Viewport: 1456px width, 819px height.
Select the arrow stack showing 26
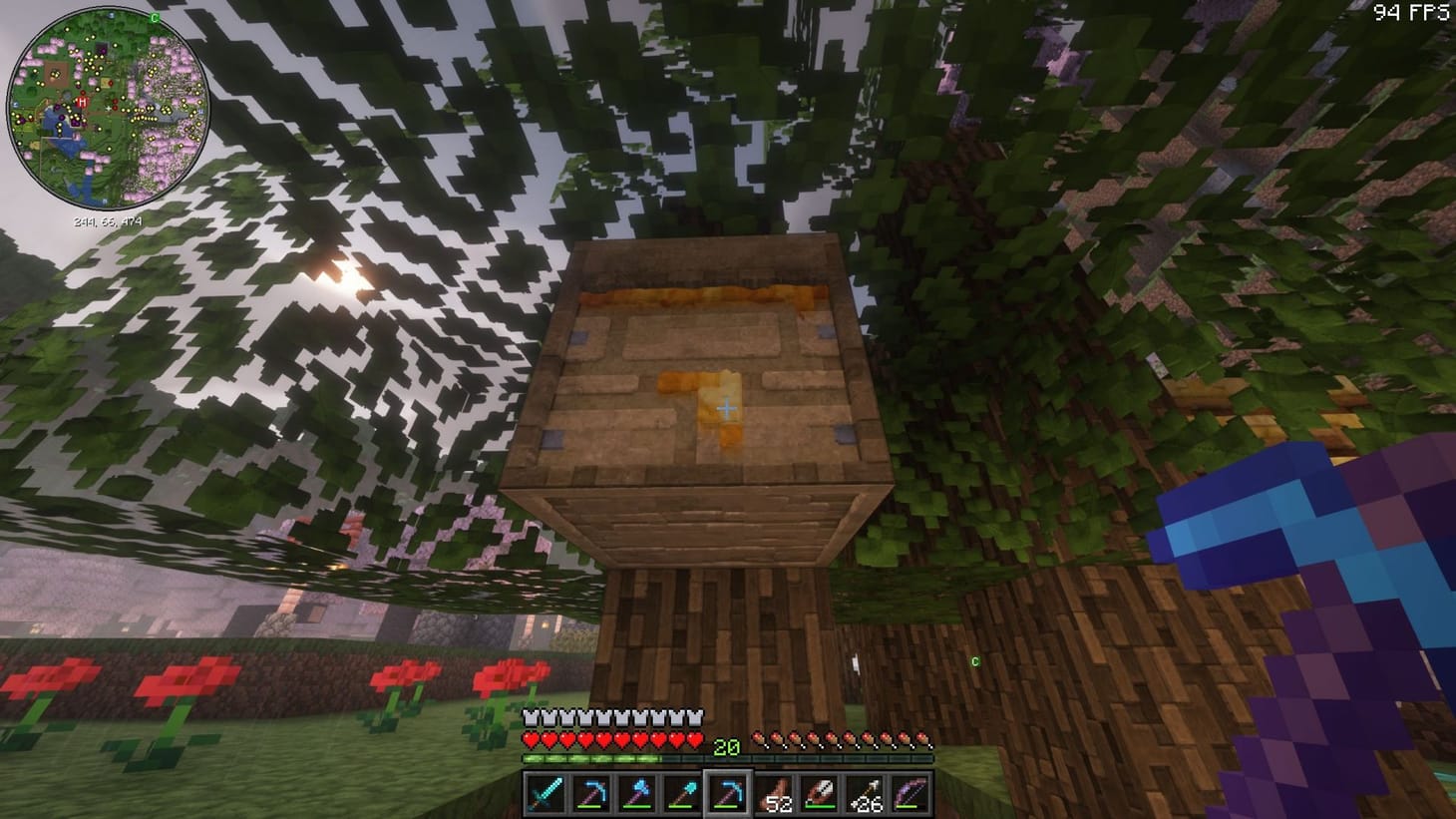click(x=867, y=791)
